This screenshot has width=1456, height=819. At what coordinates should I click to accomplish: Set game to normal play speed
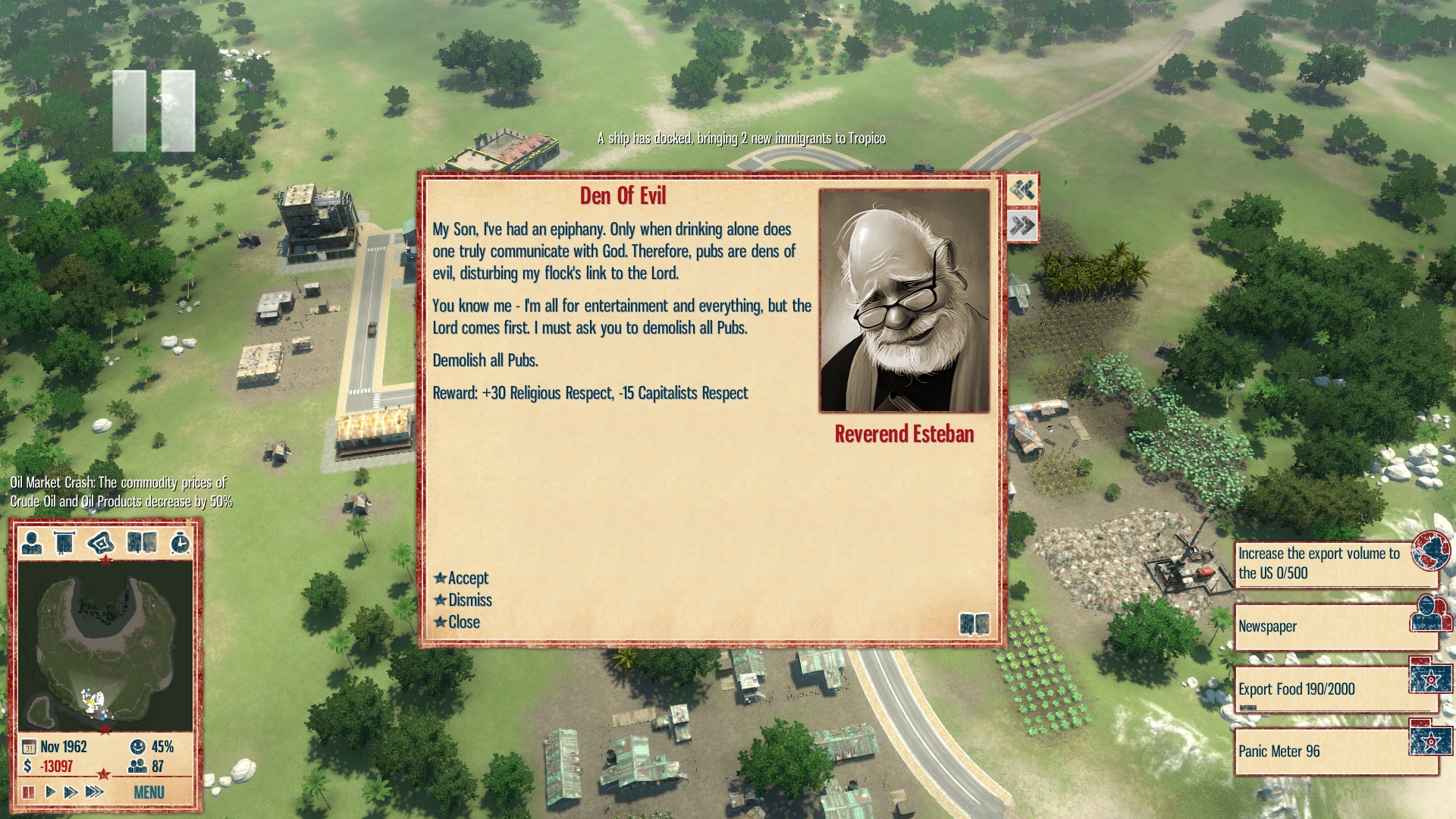(x=50, y=792)
